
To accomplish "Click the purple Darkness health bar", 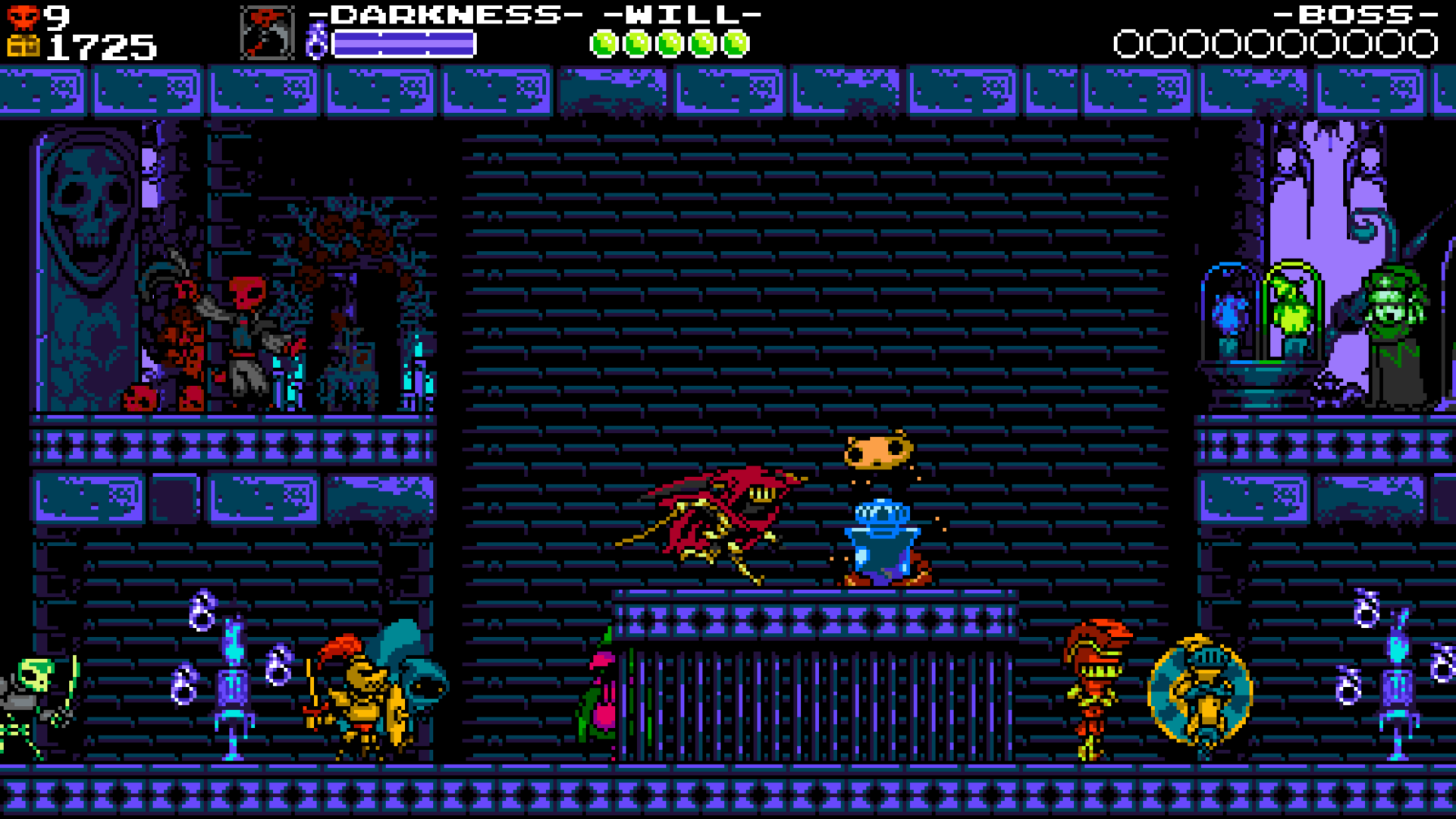I will [406, 42].
